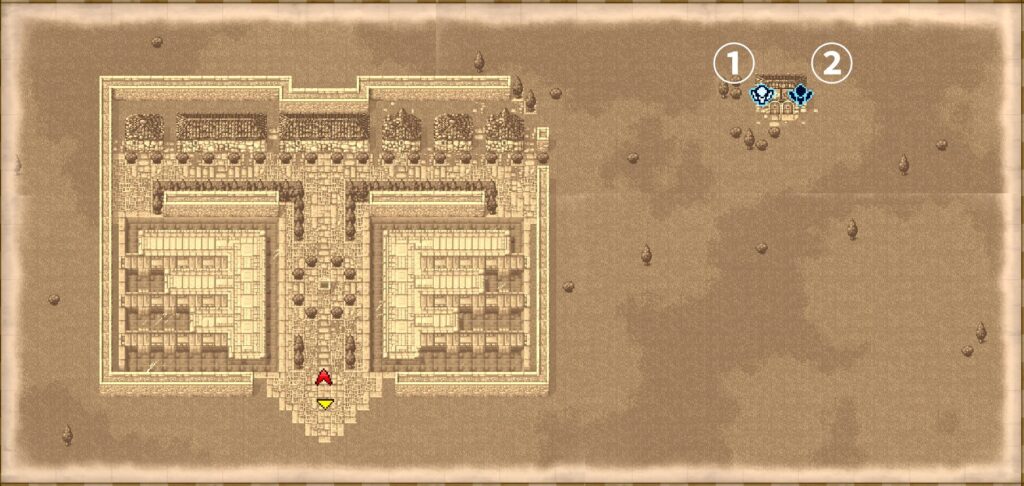Click the yellow downward triangle marker

(324, 403)
